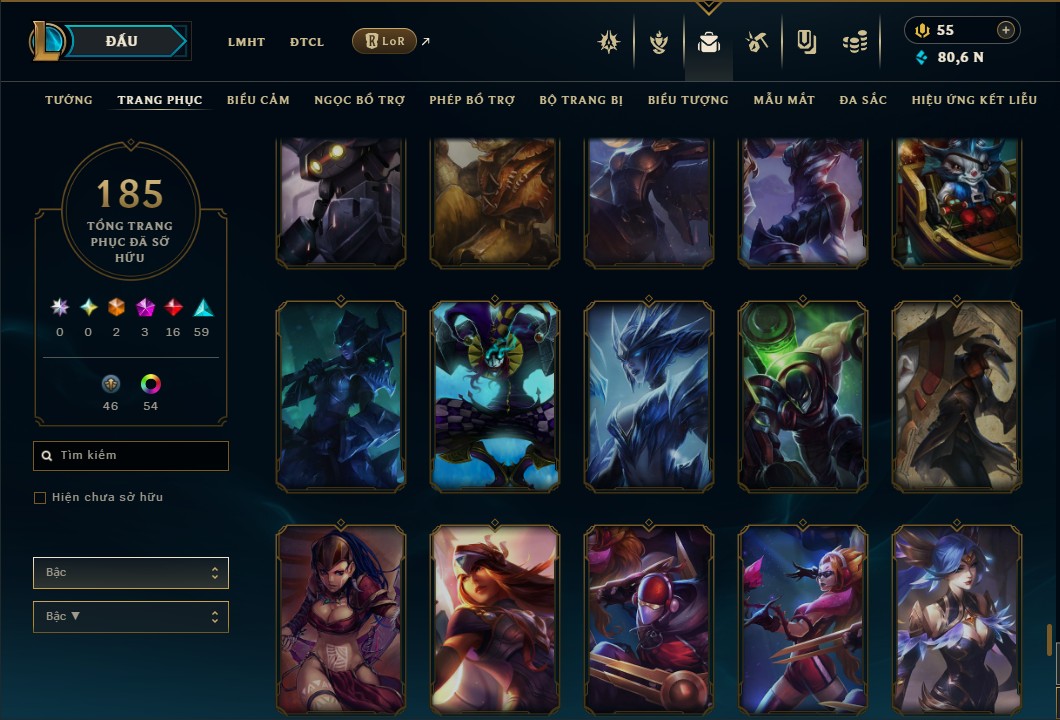Open the NGỌC BỔ TRỢ tab
The width and height of the screenshot is (1060, 720).
[359, 100]
